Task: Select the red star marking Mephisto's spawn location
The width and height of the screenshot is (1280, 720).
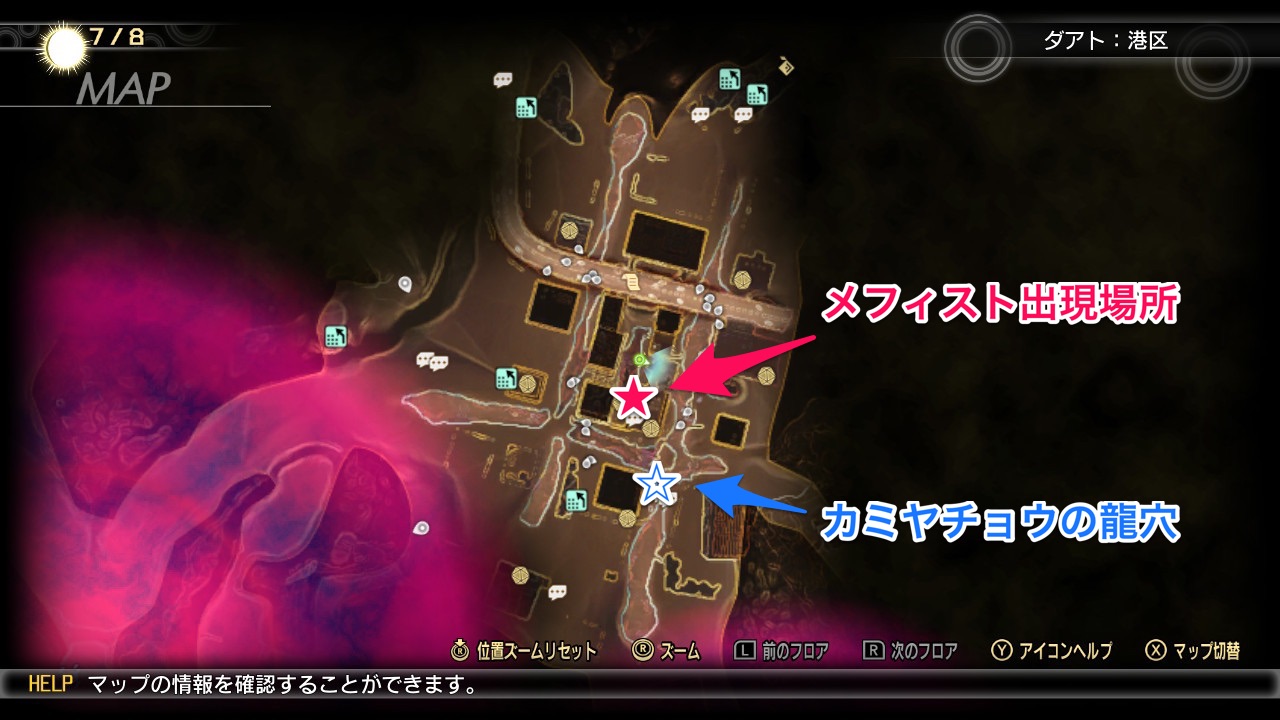Action: (633, 397)
